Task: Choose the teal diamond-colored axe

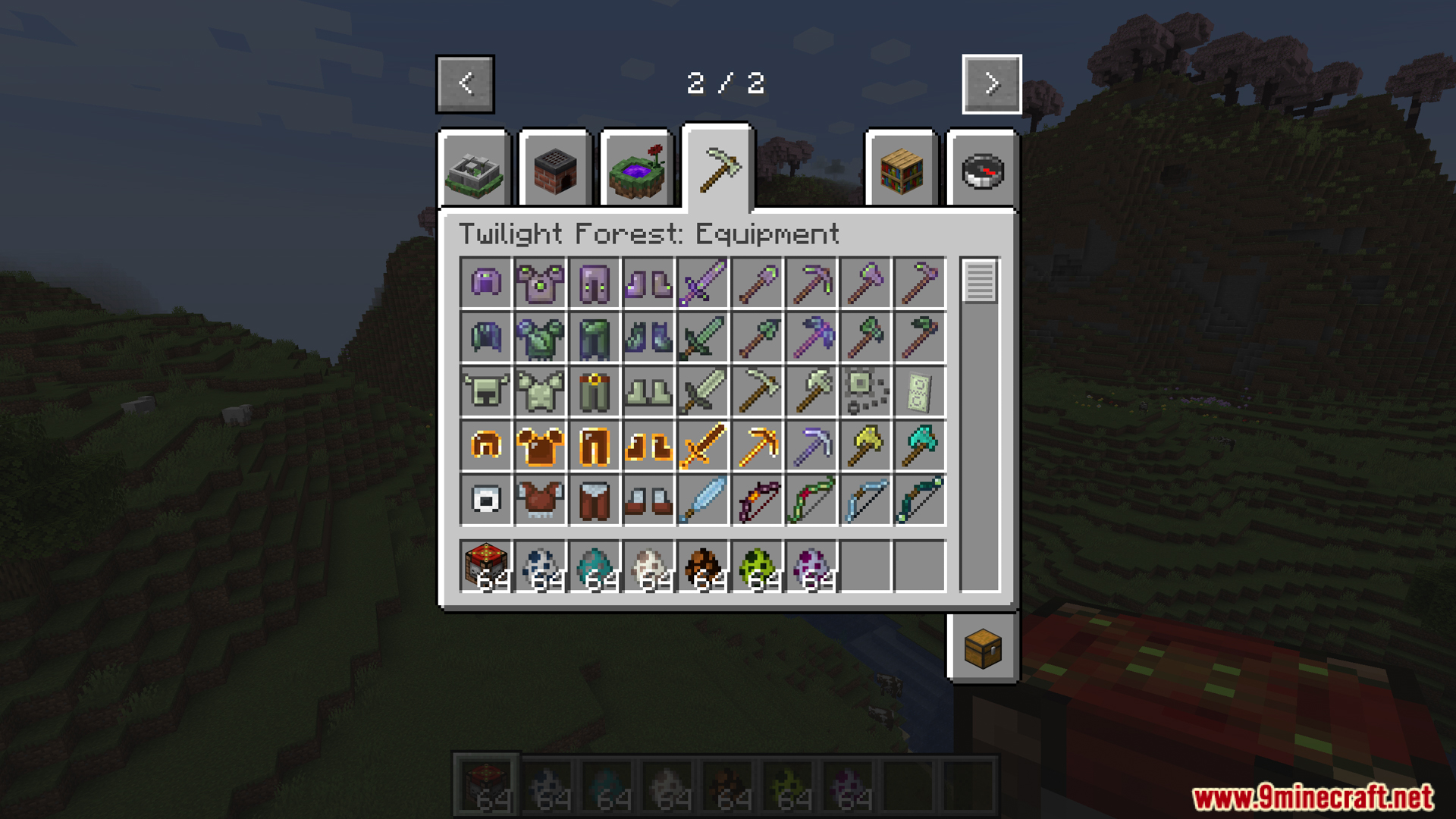Action: coord(920,446)
